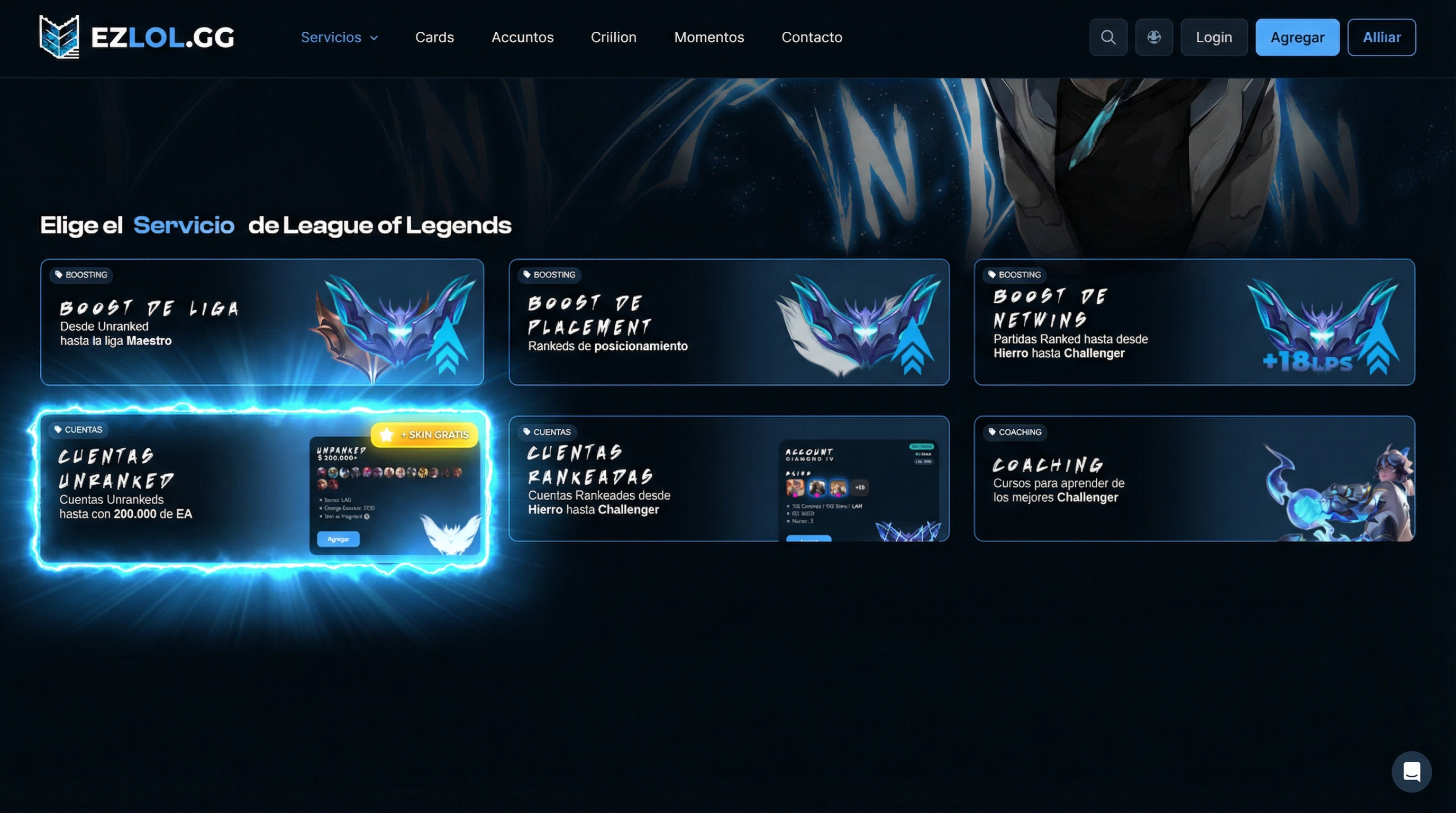1456x813 pixels.
Task: Click the star icon on SKIN GRATIS badge
Action: (386, 435)
